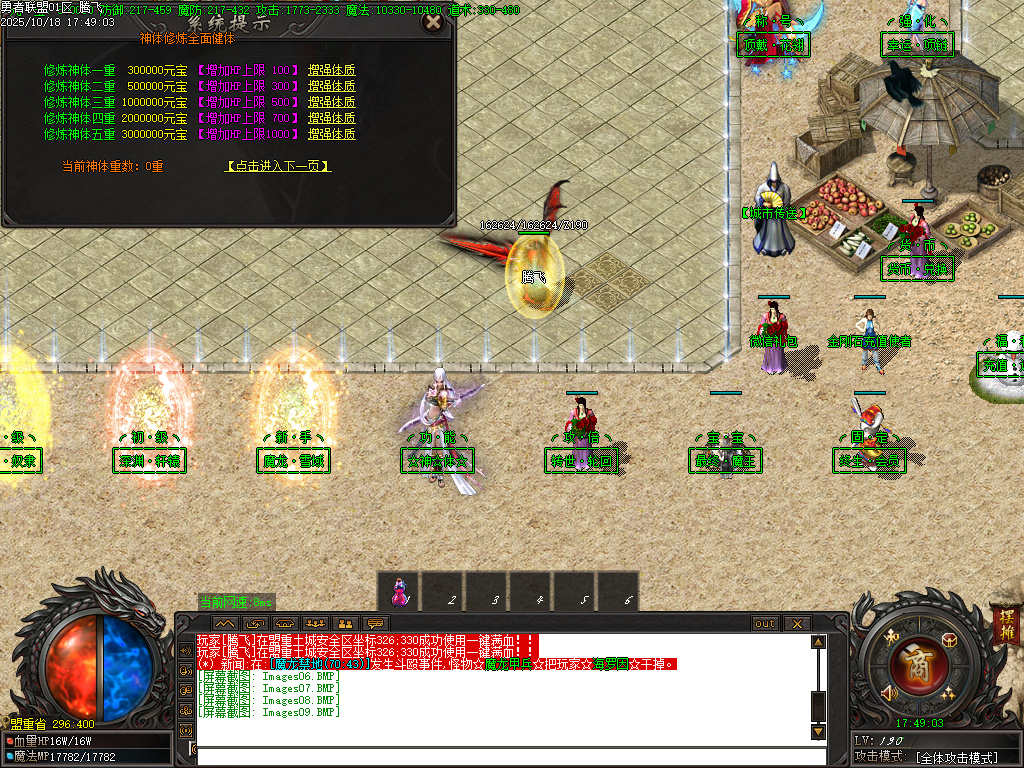Choose 增强体质 for 修炼神体三重
This screenshot has height=768, width=1024.
click(331, 102)
